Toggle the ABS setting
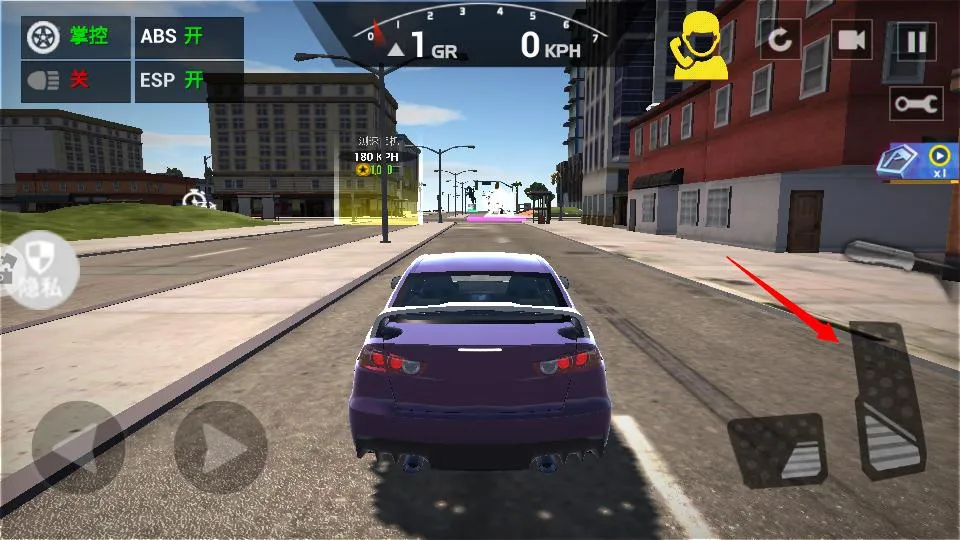This screenshot has width=960, height=540. tap(188, 37)
